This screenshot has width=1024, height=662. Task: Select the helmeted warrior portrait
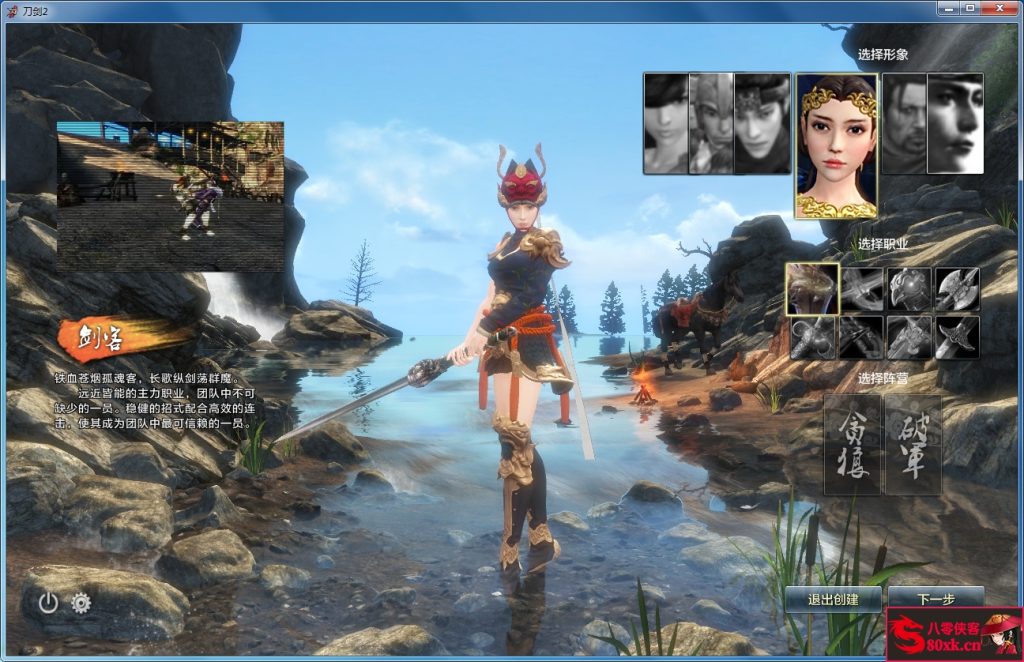pyautogui.click(x=711, y=122)
